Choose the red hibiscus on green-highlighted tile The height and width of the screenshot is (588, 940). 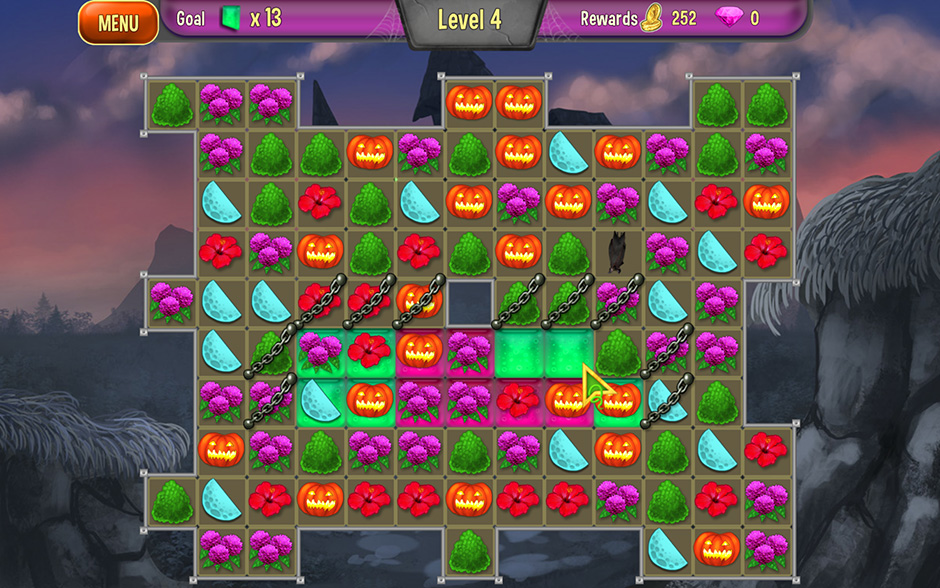tap(370, 350)
